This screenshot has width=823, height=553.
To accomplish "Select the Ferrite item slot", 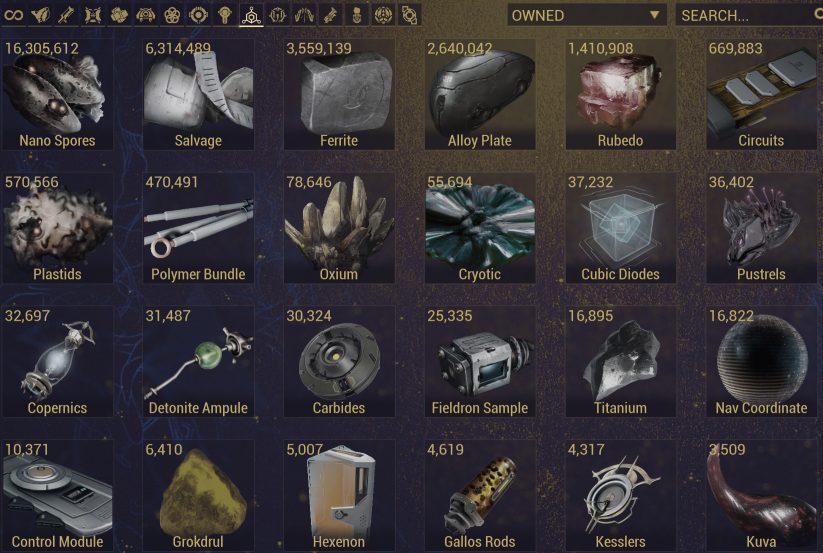I will pos(339,95).
